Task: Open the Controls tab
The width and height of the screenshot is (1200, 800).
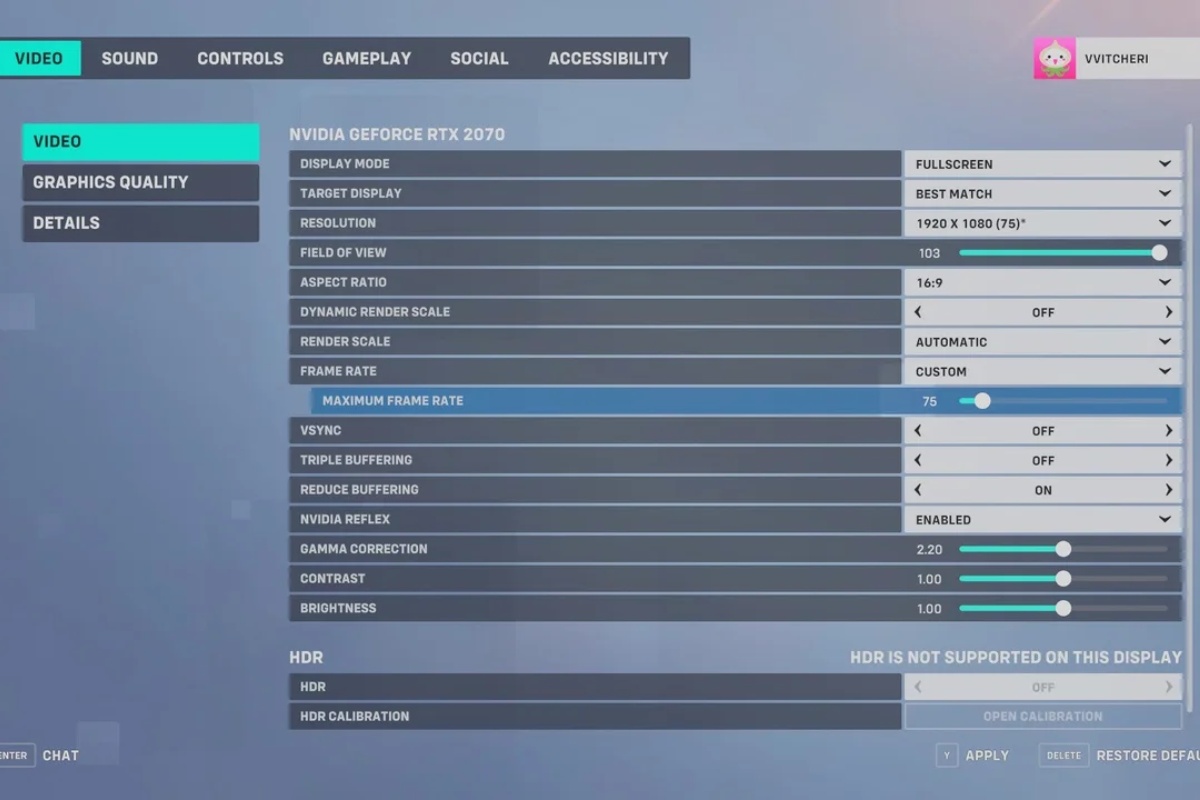Action: click(x=240, y=58)
